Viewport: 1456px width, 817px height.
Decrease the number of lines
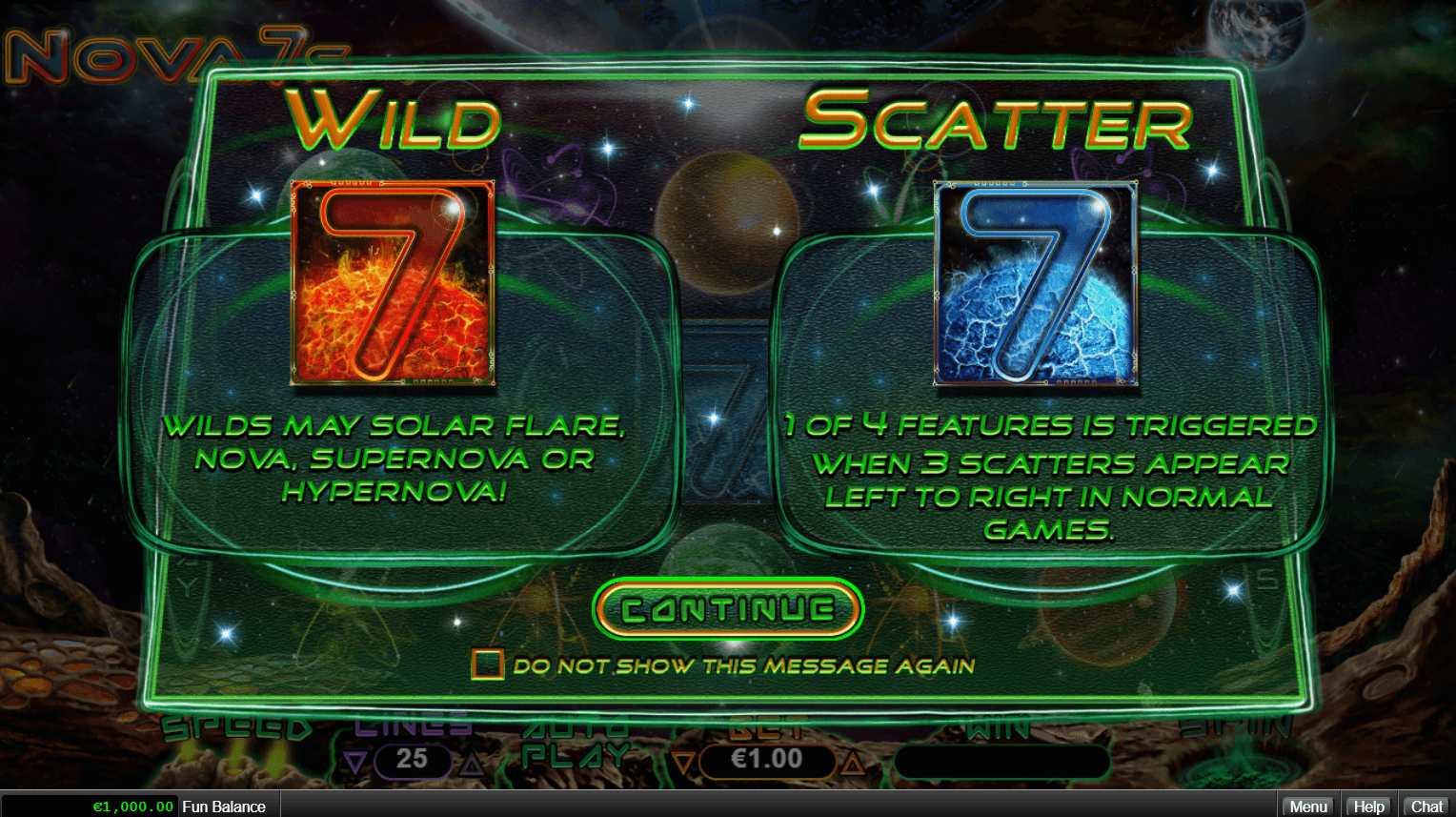tap(355, 762)
